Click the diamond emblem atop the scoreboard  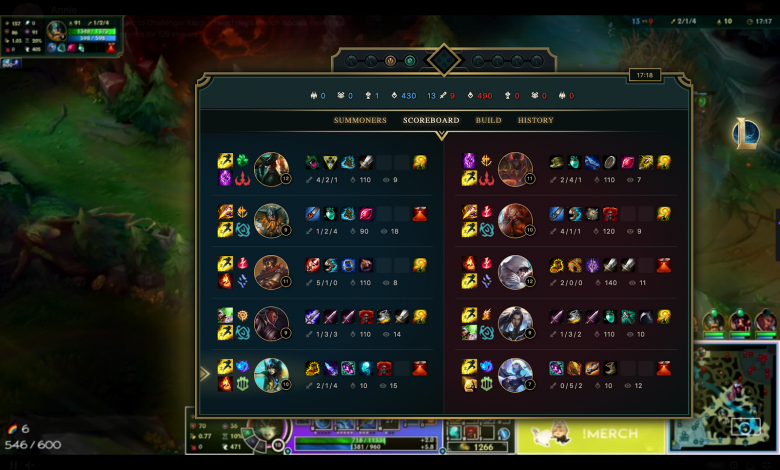pyautogui.click(x=443, y=60)
